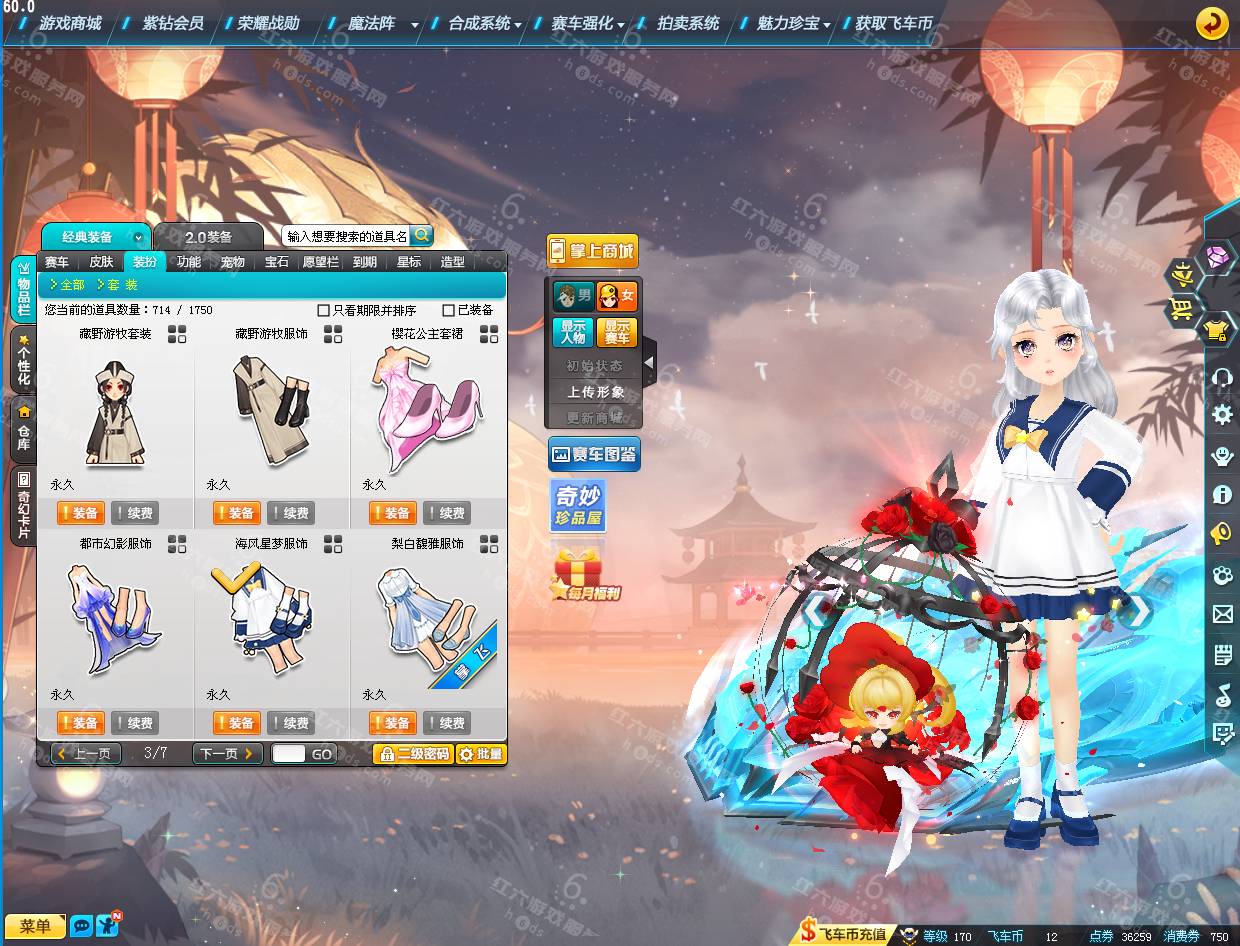Select the 2.0装备 equipment tab
The width and height of the screenshot is (1240, 946).
pos(208,237)
